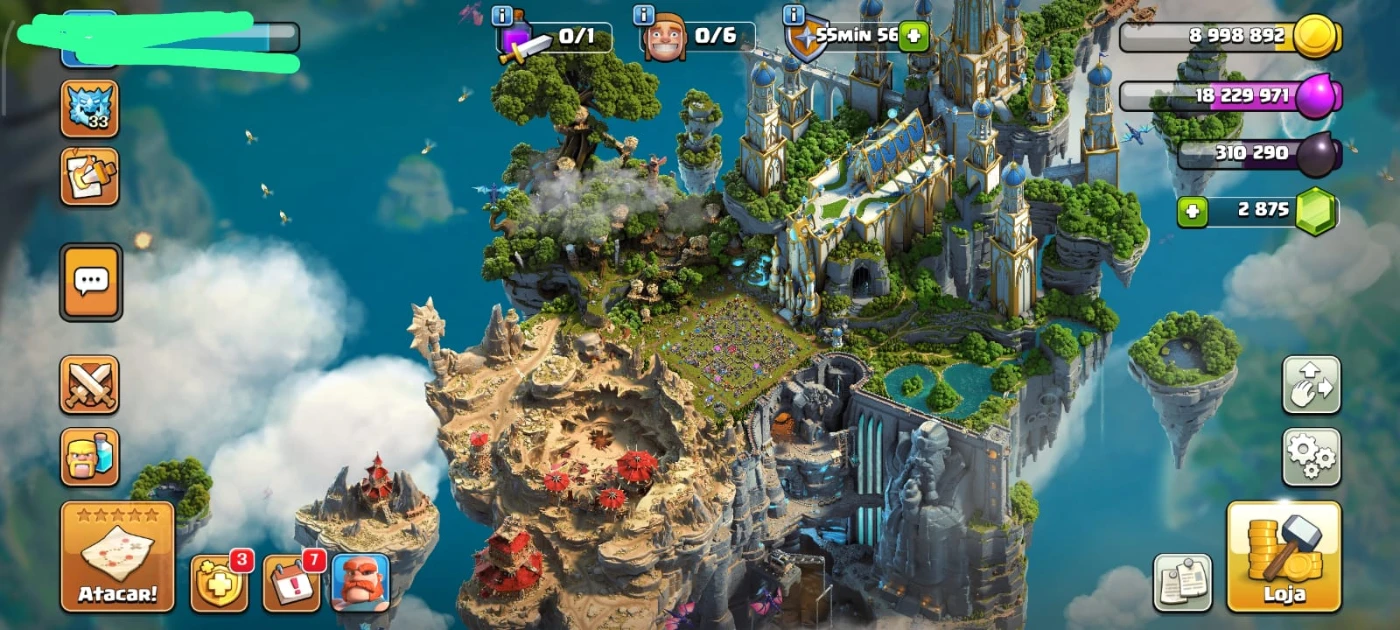Click the green plus beside the gems
Screen dimensions: 1400x630
(1192, 212)
